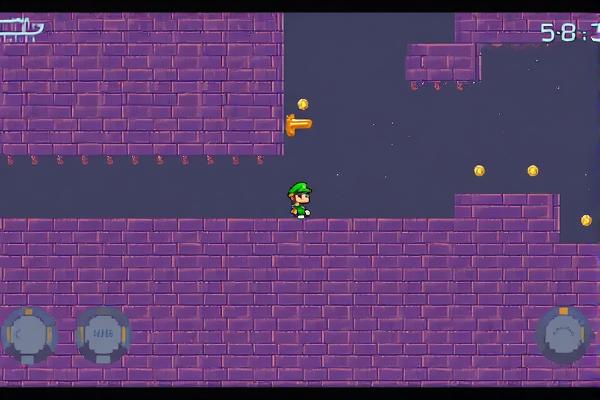Tap the move-left touch control button
Screen dimensions: 600x400
[30, 334]
